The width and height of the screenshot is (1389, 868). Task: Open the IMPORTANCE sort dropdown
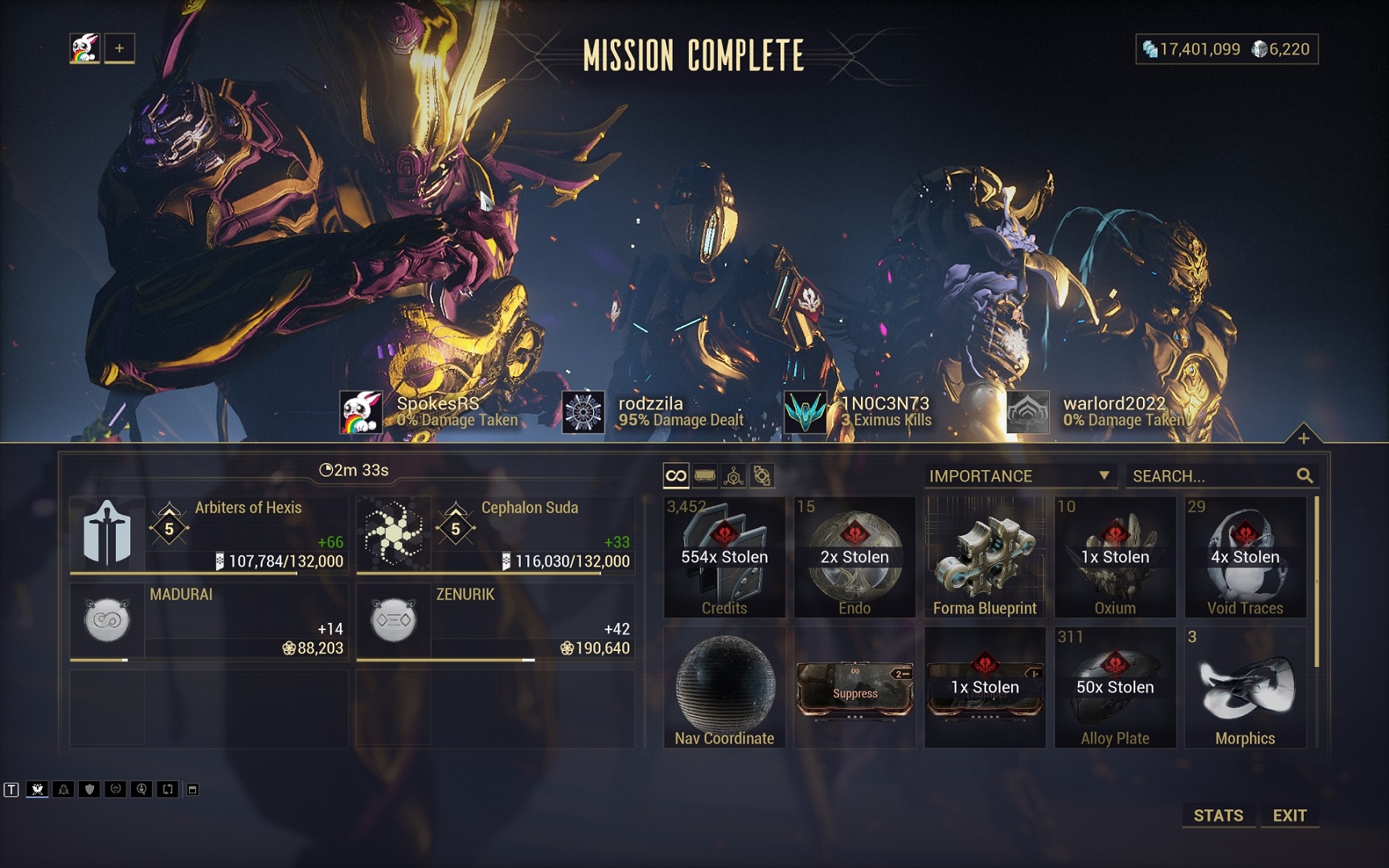[1019, 476]
